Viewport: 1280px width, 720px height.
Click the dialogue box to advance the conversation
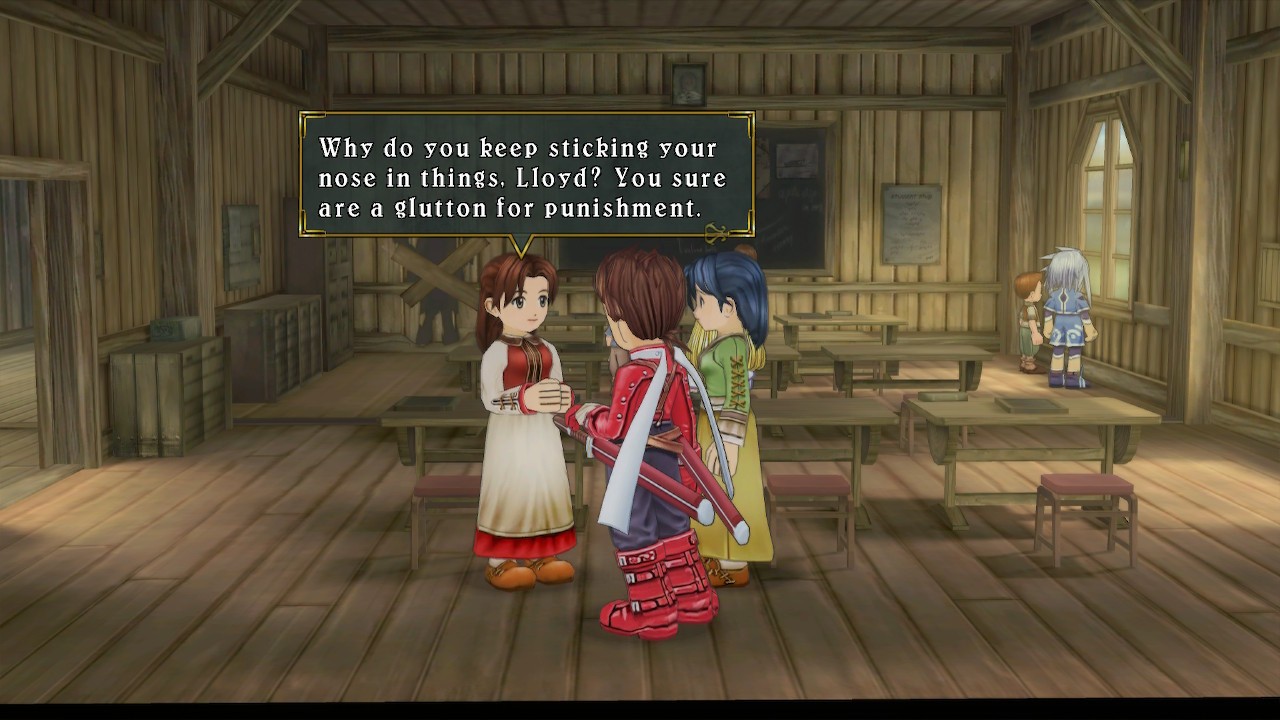[x=526, y=177]
